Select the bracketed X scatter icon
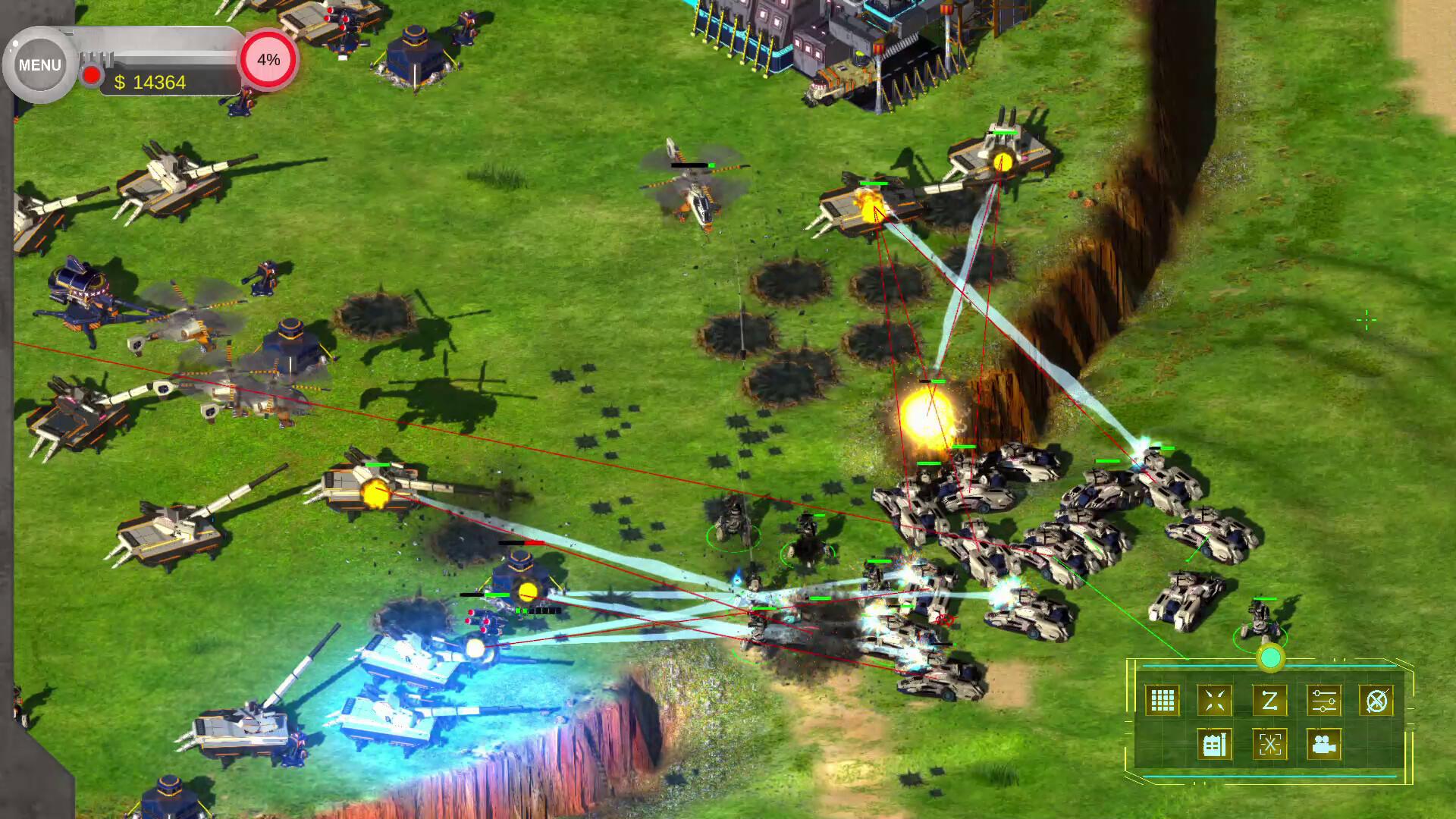Image resolution: width=1456 pixels, height=819 pixels. [x=1271, y=744]
